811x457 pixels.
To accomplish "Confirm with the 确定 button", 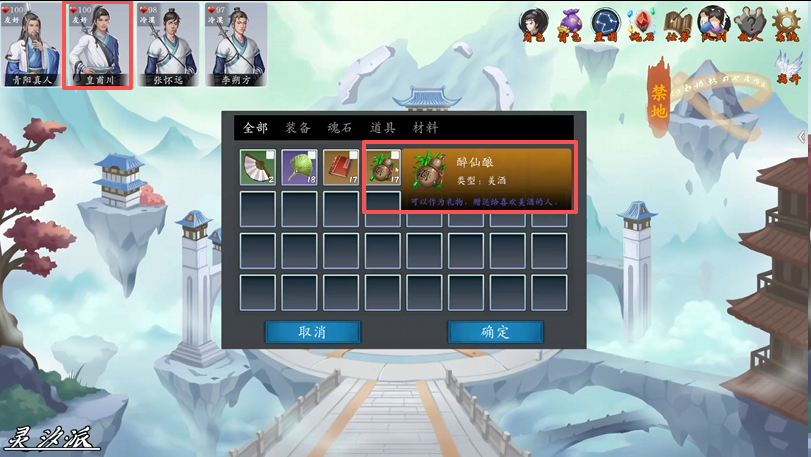I will (x=495, y=332).
